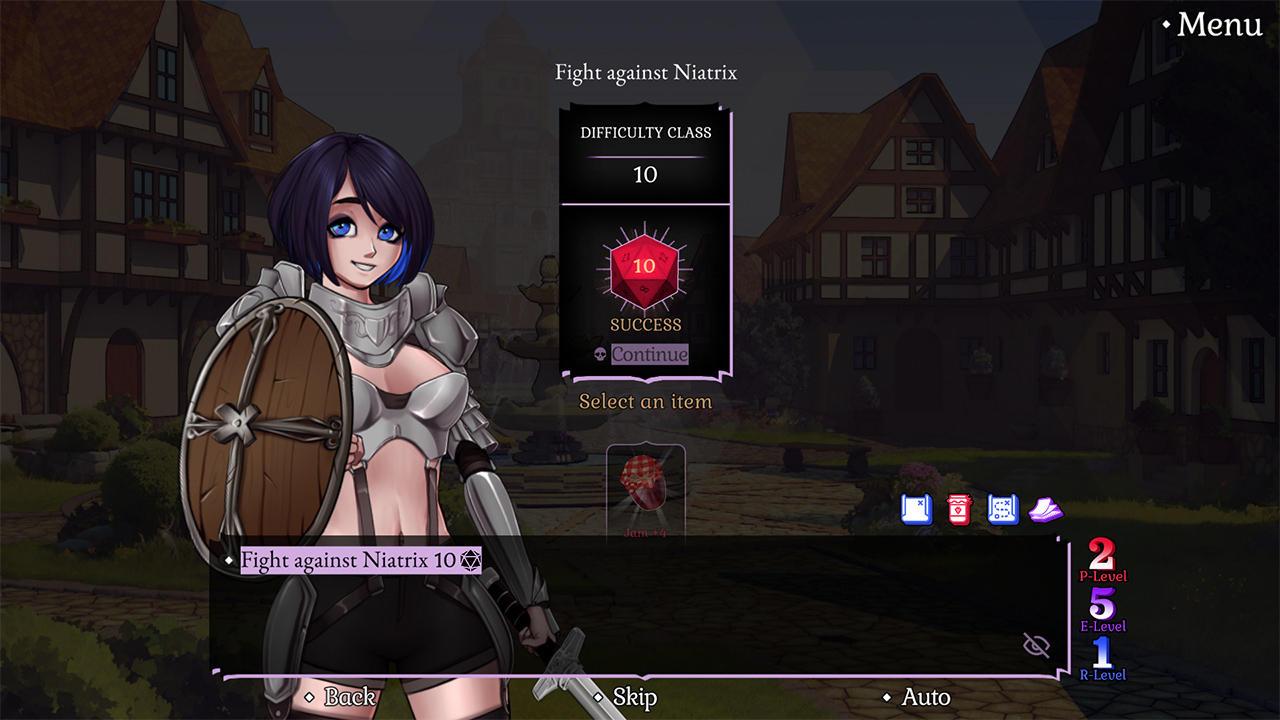Image resolution: width=1280 pixels, height=720 pixels.
Task: Open the quest route map icon
Action: coord(1002,509)
